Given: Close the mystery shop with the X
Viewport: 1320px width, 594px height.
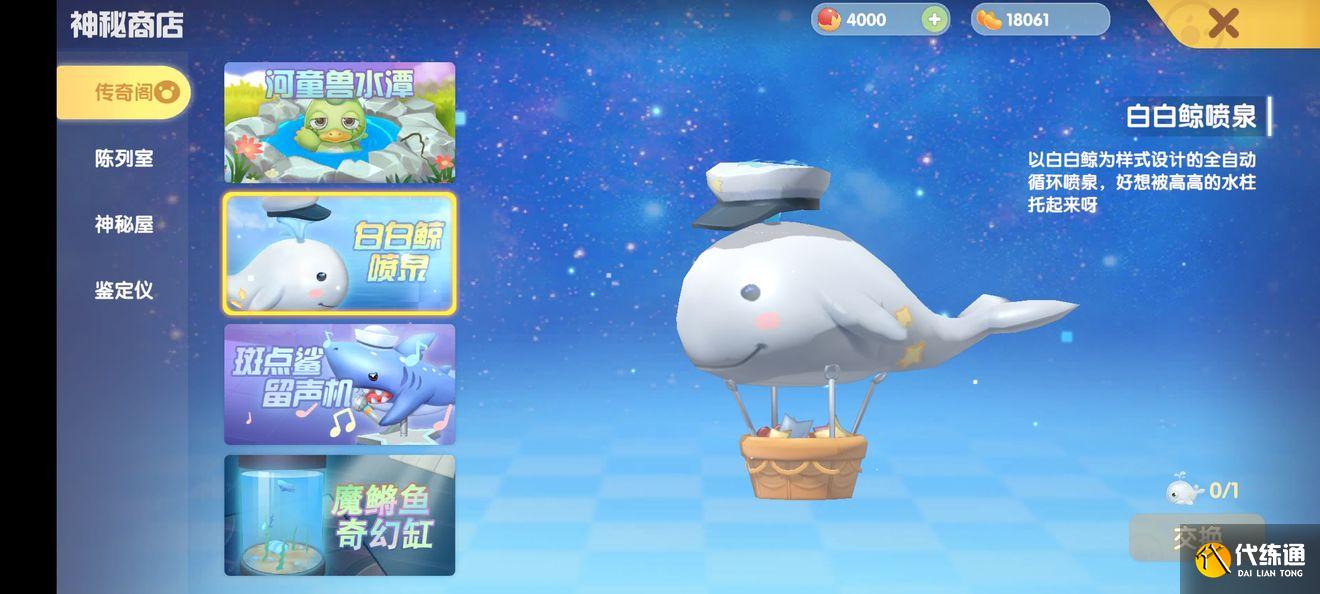Looking at the screenshot, I should tap(1223, 22).
